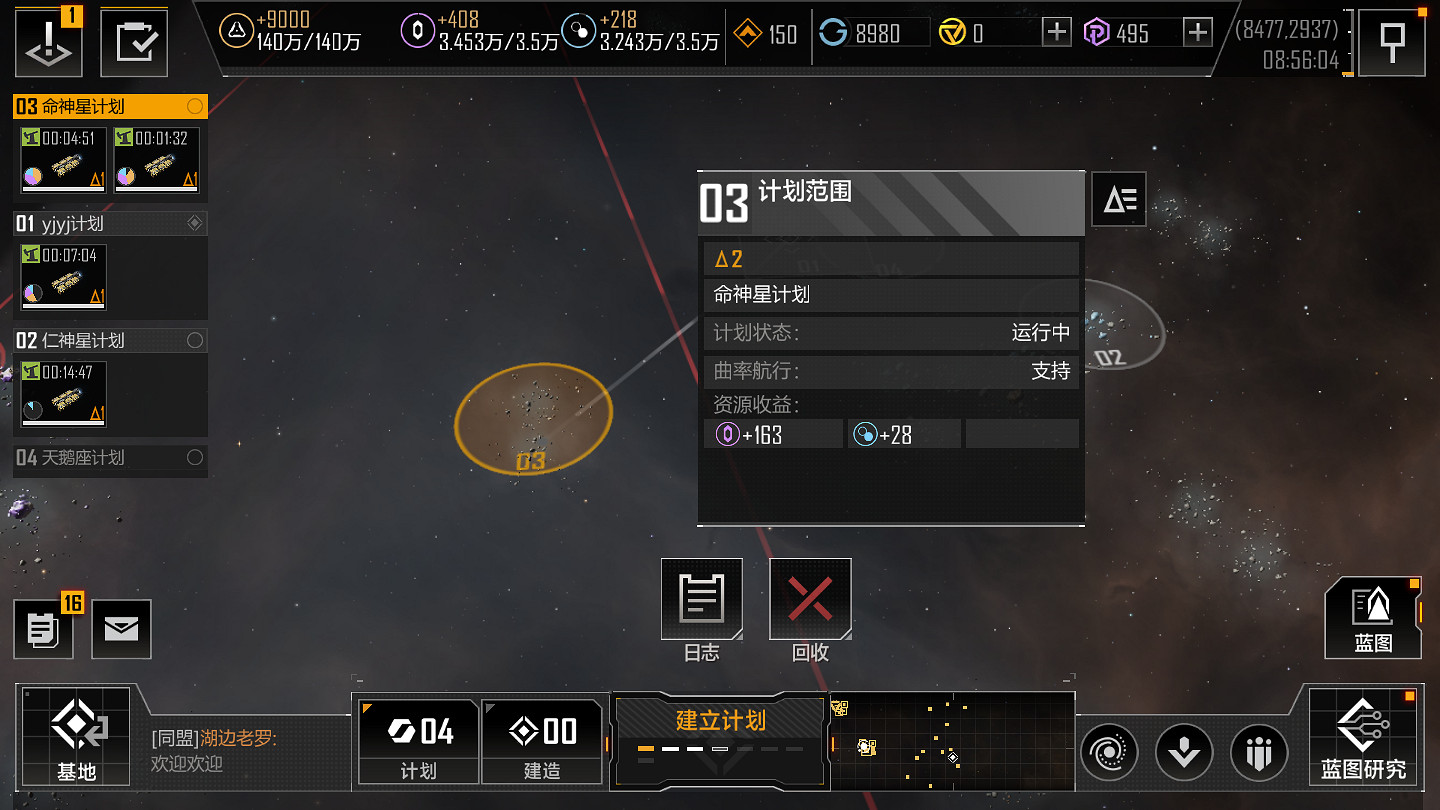Viewport: 1440px width, 810px height.
Task: Toggle the circle beside 仁神星计划
Action: (x=196, y=340)
